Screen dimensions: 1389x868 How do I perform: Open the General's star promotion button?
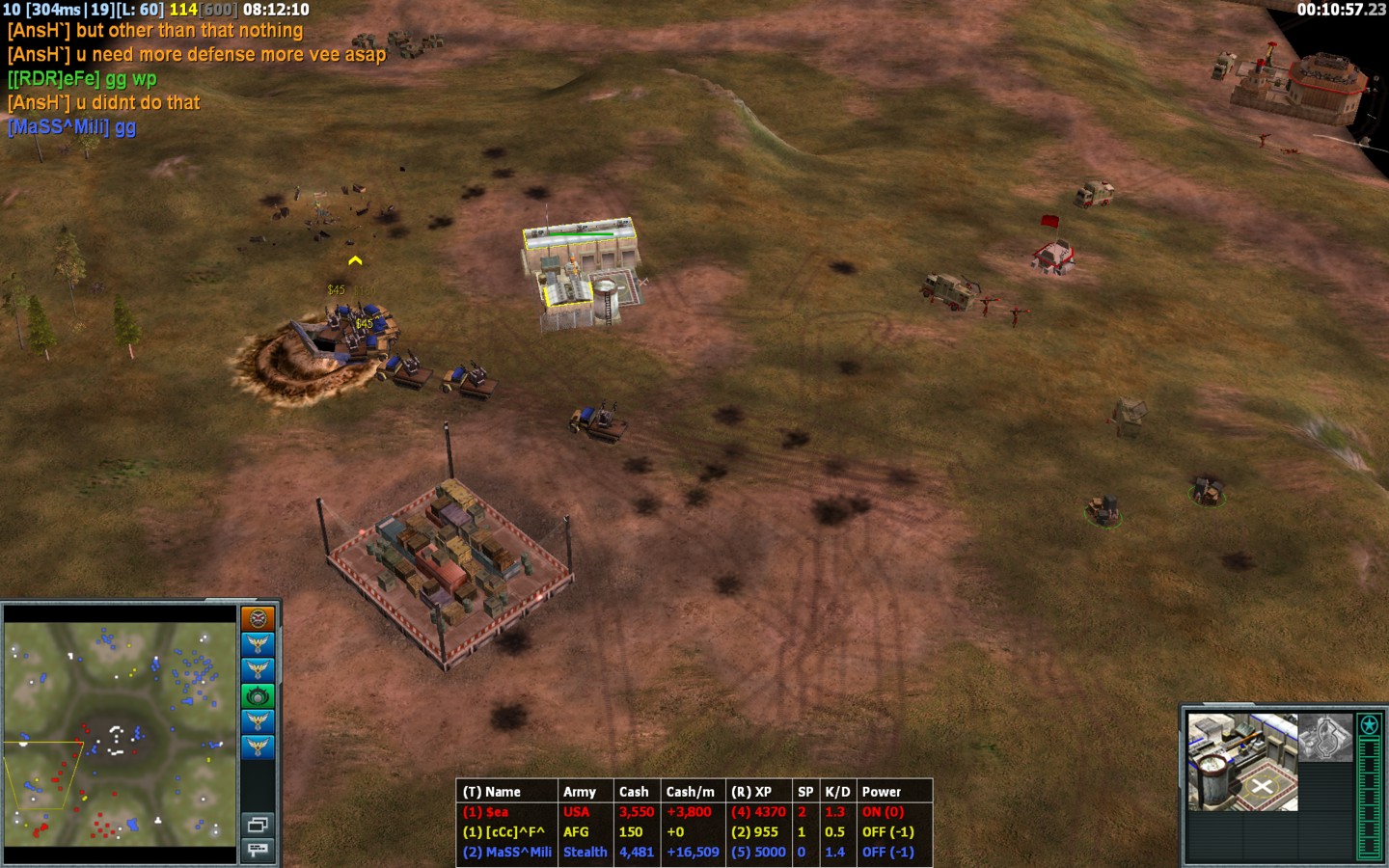click(1369, 724)
